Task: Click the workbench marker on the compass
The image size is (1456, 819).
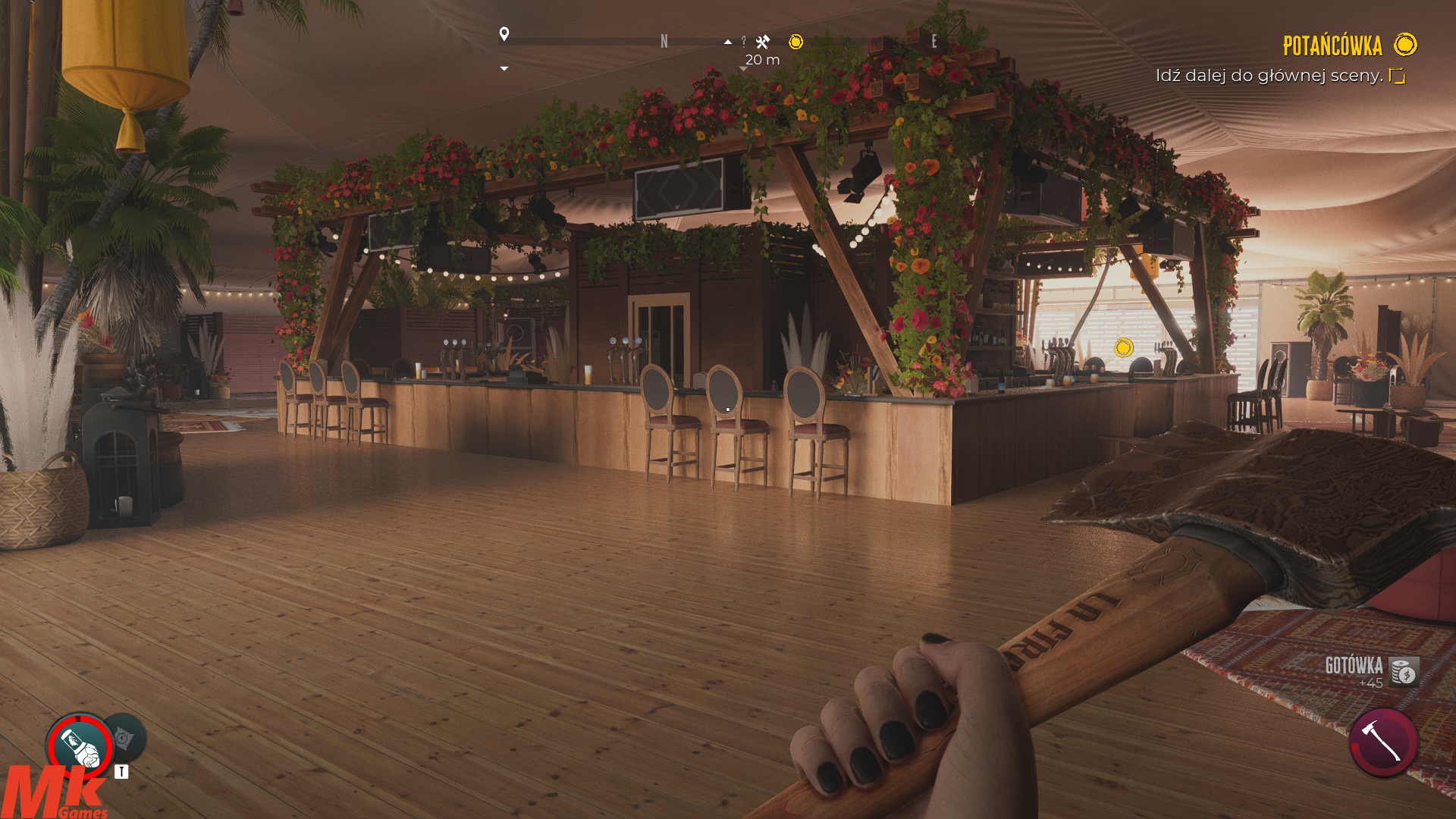Action: (x=763, y=42)
